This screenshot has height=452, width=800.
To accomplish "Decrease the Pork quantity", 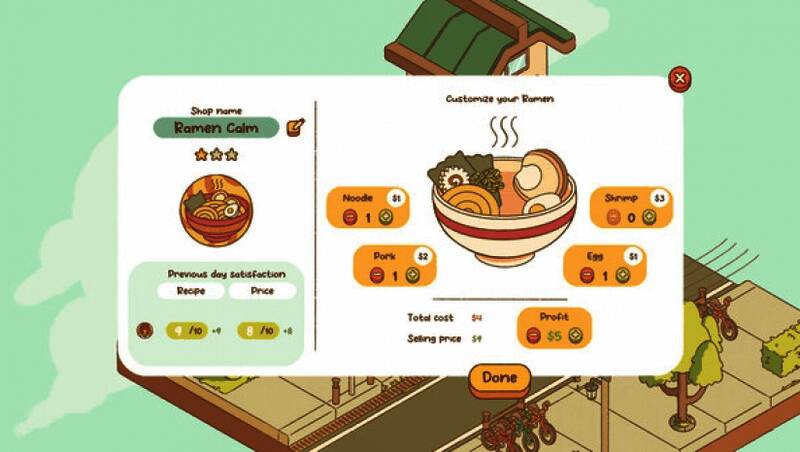I will tap(377, 275).
